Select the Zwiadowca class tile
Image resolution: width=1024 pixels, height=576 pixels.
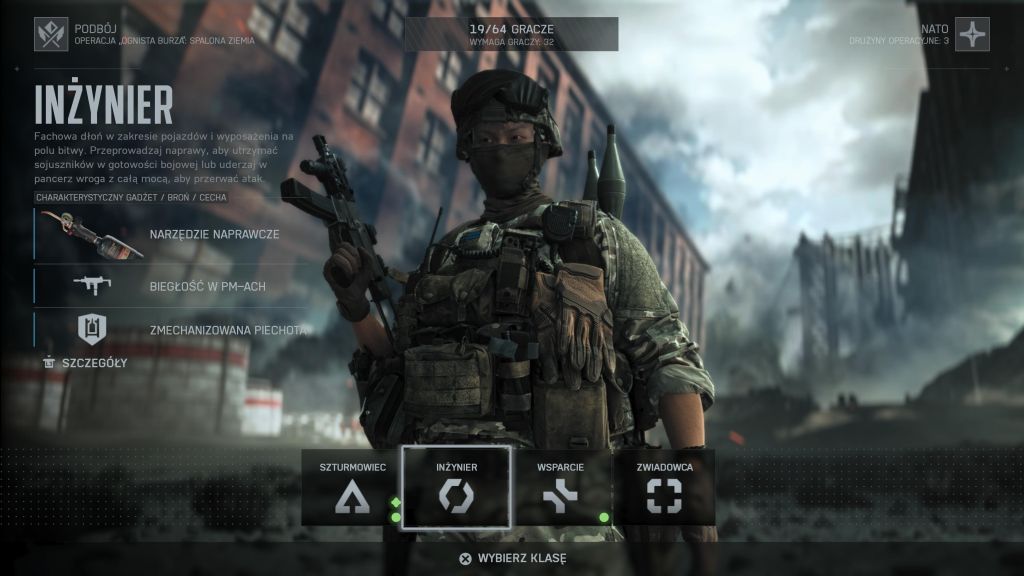(x=664, y=487)
